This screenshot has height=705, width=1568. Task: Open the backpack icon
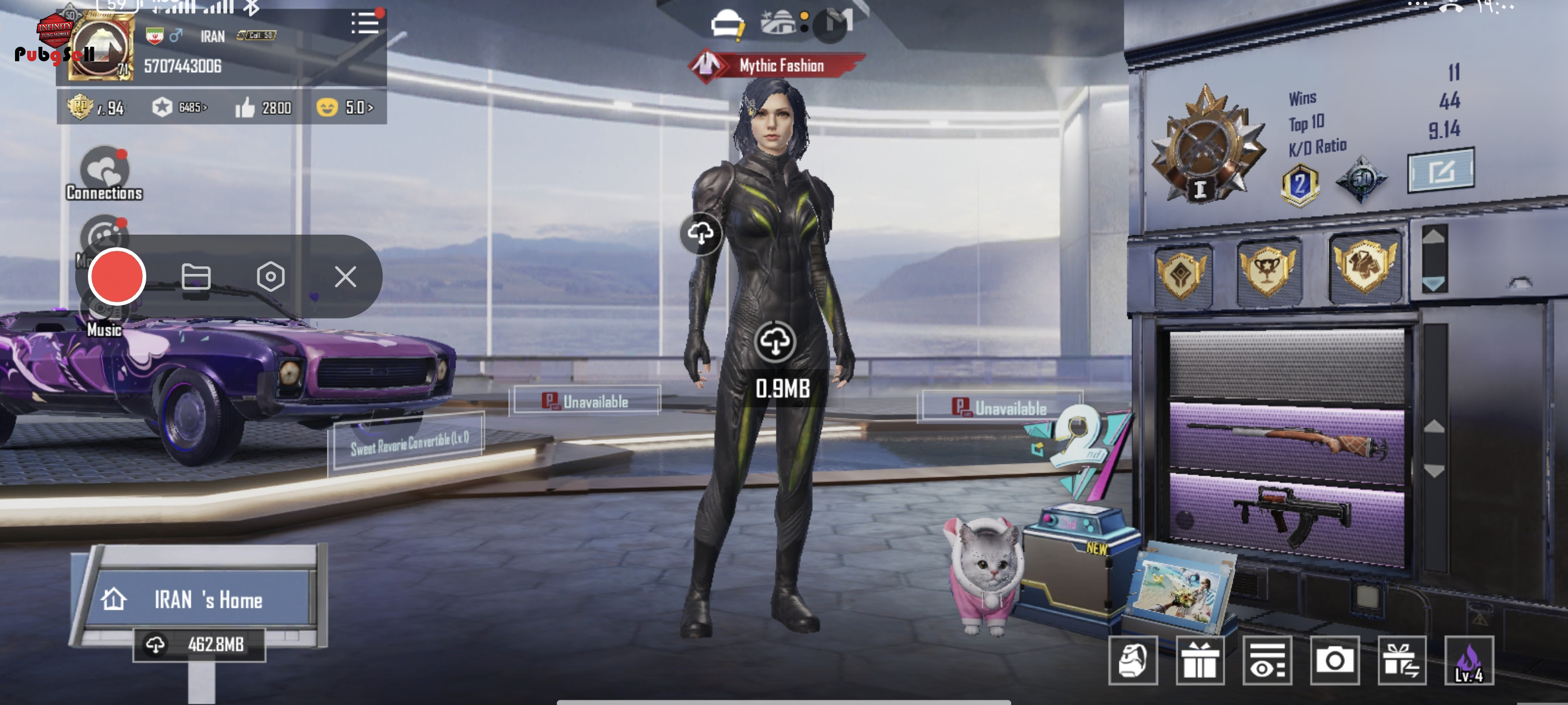1132,660
